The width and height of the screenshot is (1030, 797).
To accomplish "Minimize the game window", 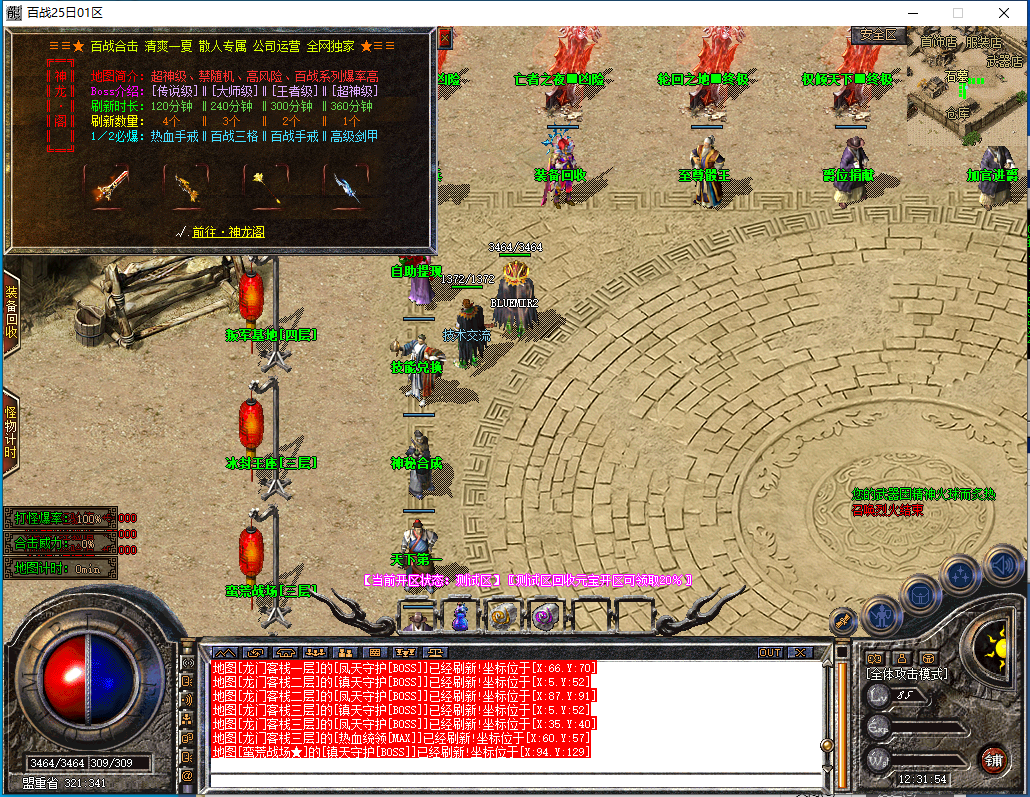I will tap(911, 13).
